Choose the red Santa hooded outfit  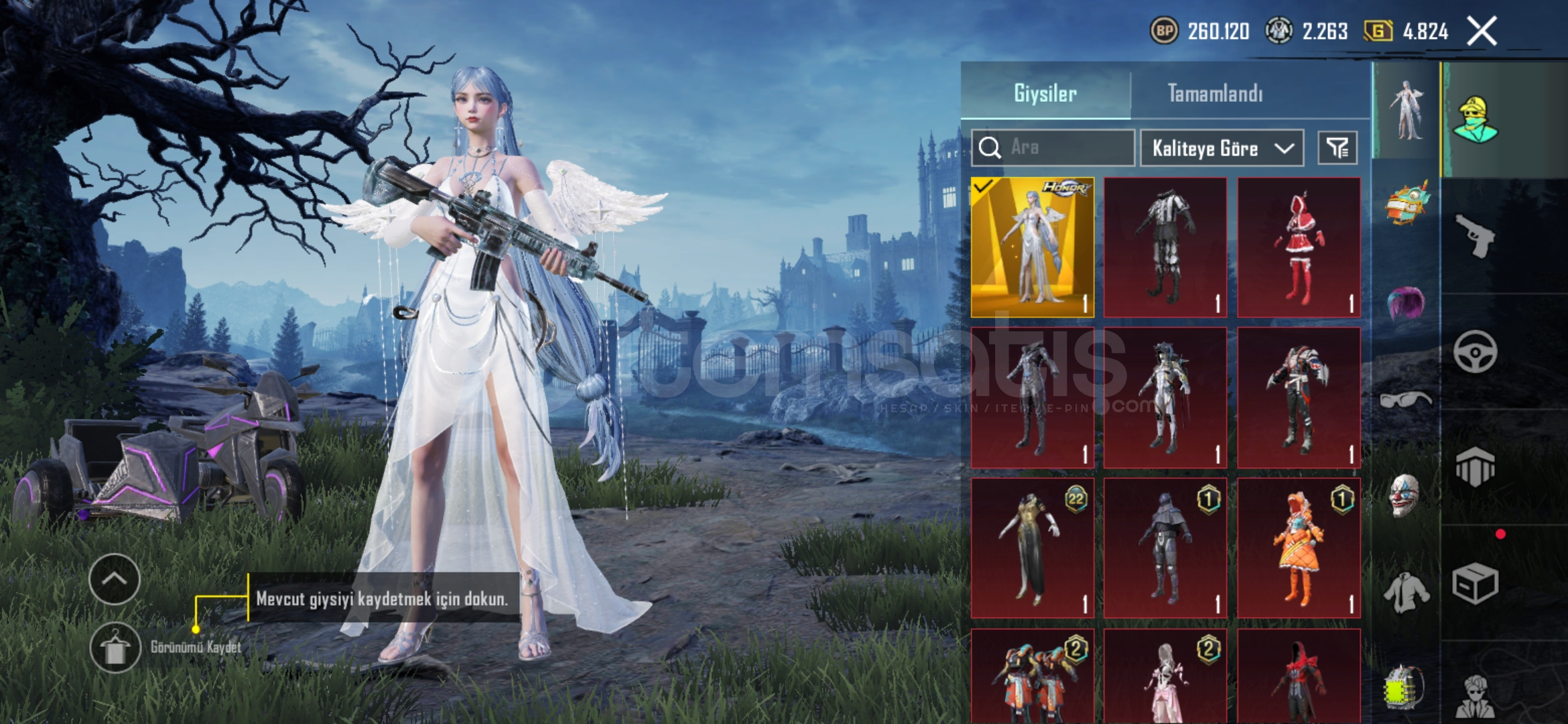pyautogui.click(x=1299, y=247)
